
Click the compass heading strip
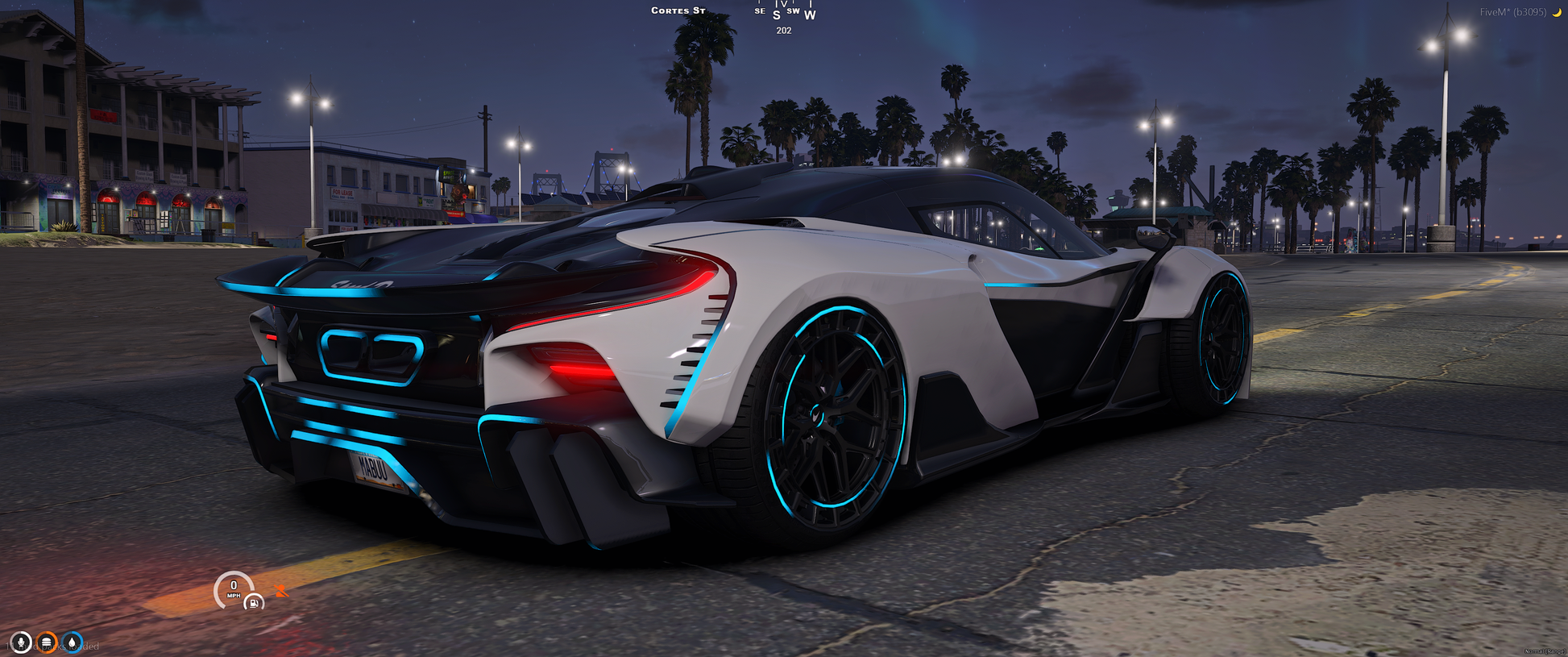tap(784, 12)
